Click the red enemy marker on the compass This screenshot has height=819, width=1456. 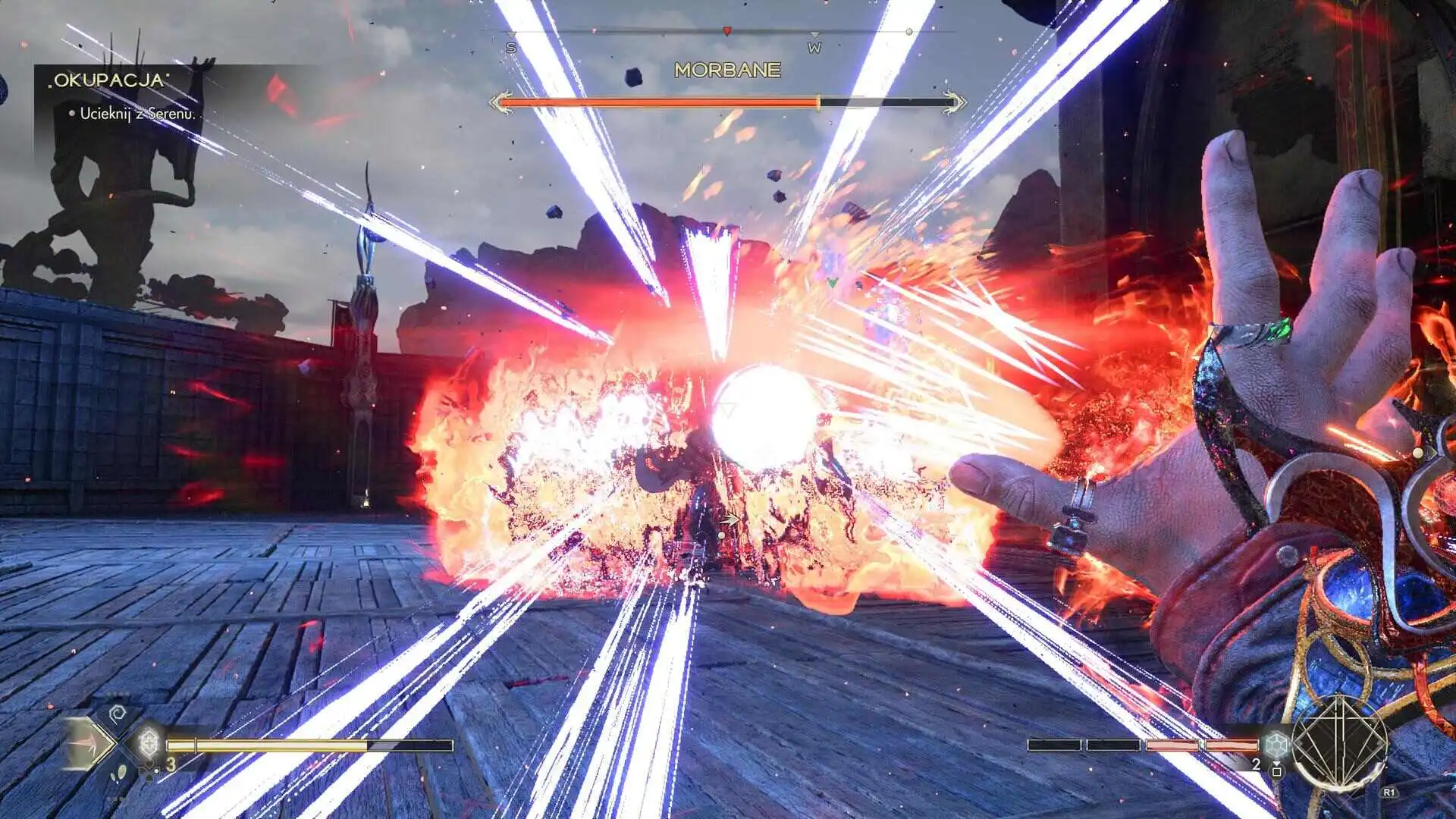pos(726,31)
